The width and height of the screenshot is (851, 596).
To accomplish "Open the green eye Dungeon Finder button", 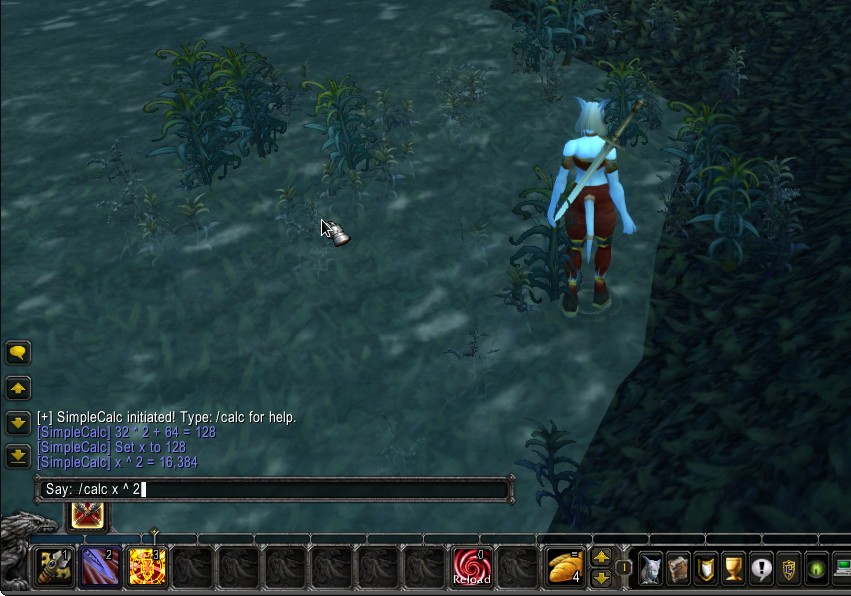I will click(816, 569).
